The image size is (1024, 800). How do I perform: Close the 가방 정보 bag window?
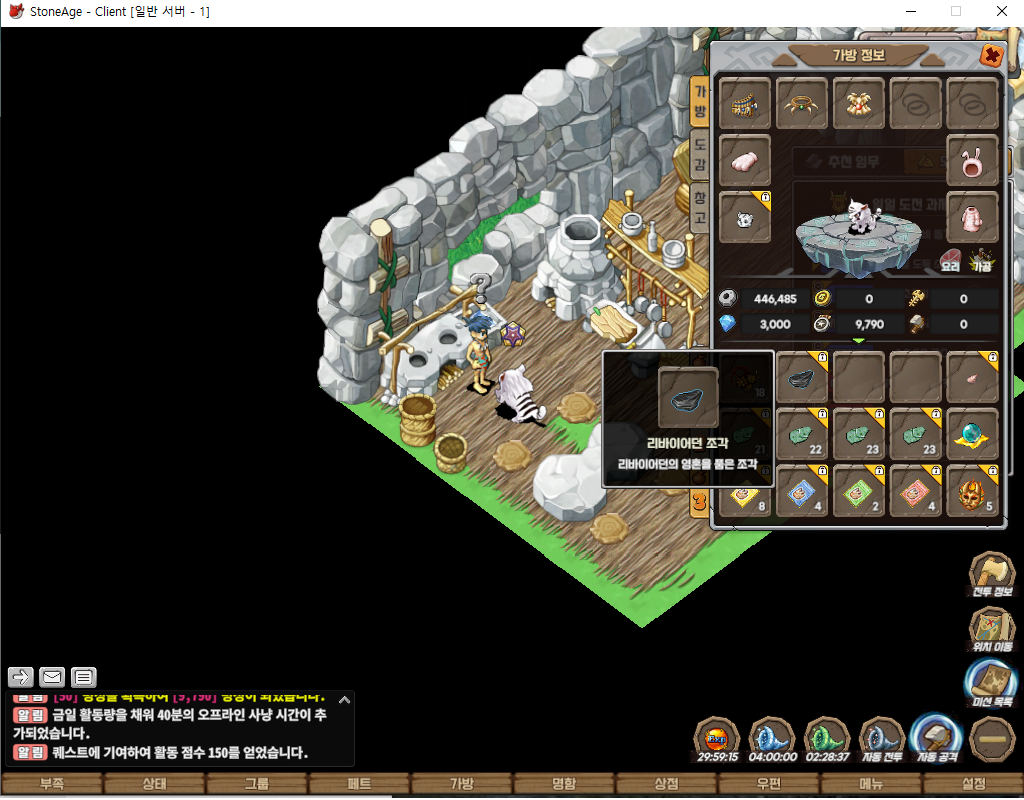[x=991, y=56]
